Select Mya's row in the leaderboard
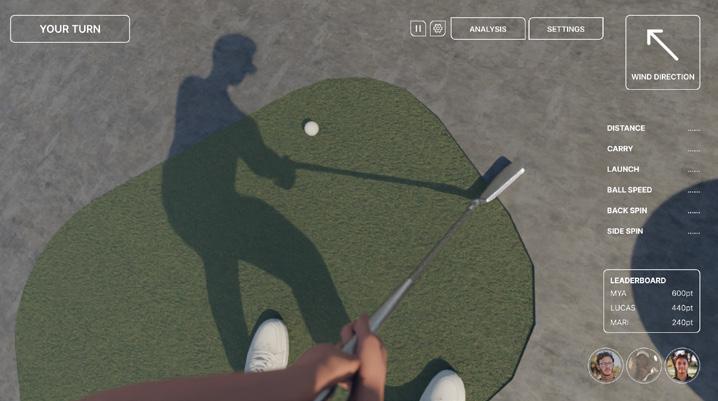Viewport: 718px width, 401px height. 651,294
